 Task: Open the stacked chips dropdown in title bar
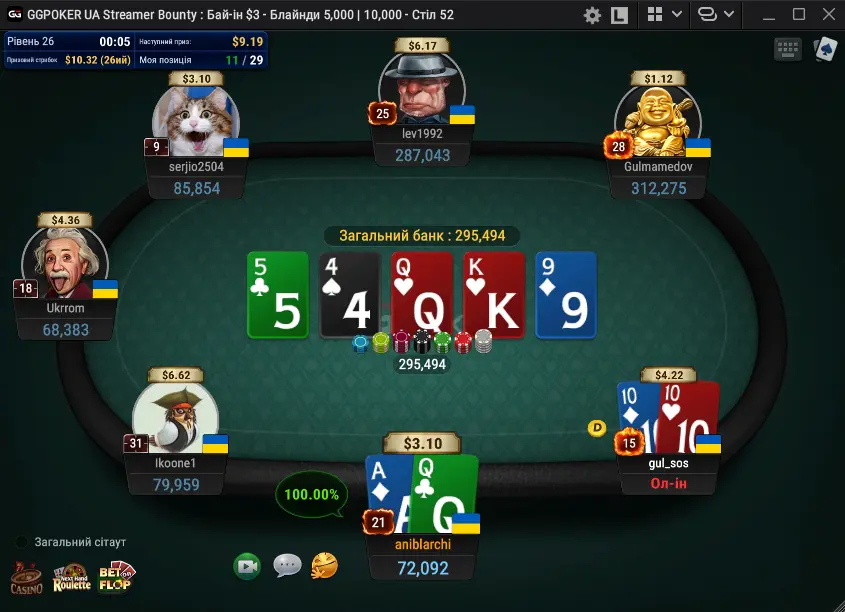click(x=715, y=15)
